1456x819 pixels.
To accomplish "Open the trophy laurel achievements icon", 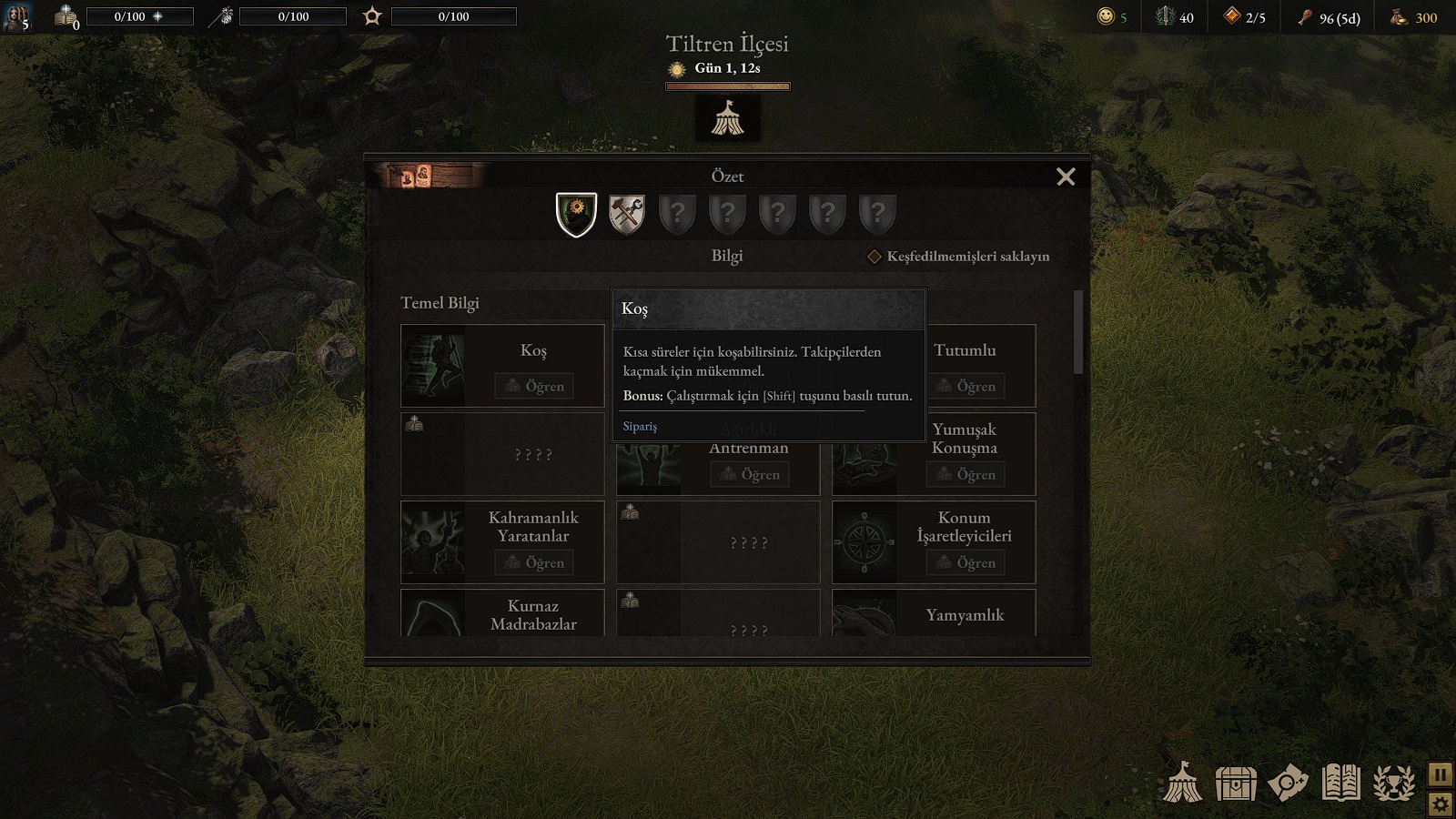I will 1394,783.
